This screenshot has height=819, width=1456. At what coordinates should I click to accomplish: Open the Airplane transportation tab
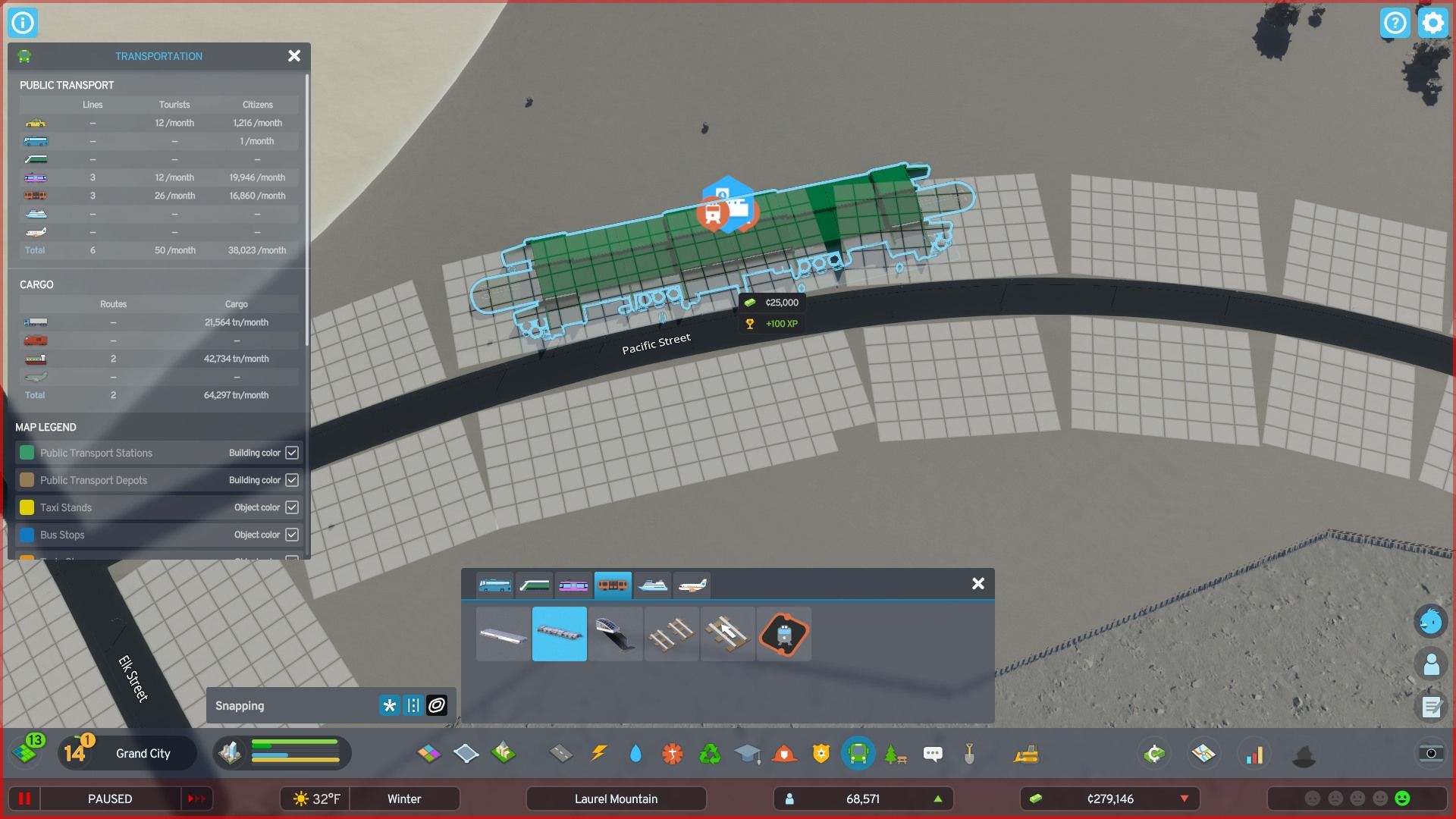pos(691,585)
